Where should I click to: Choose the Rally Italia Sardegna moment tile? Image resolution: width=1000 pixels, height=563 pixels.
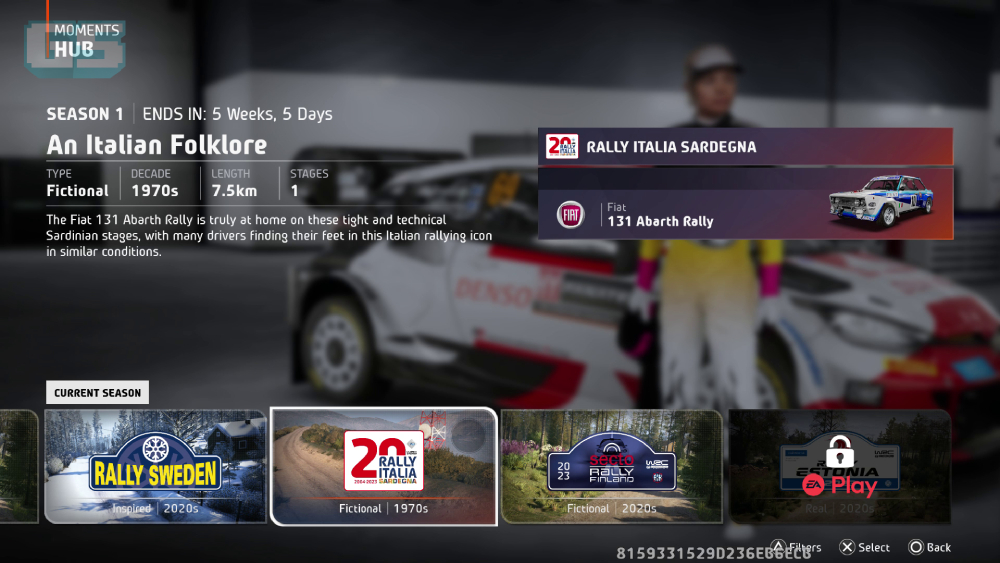384,466
